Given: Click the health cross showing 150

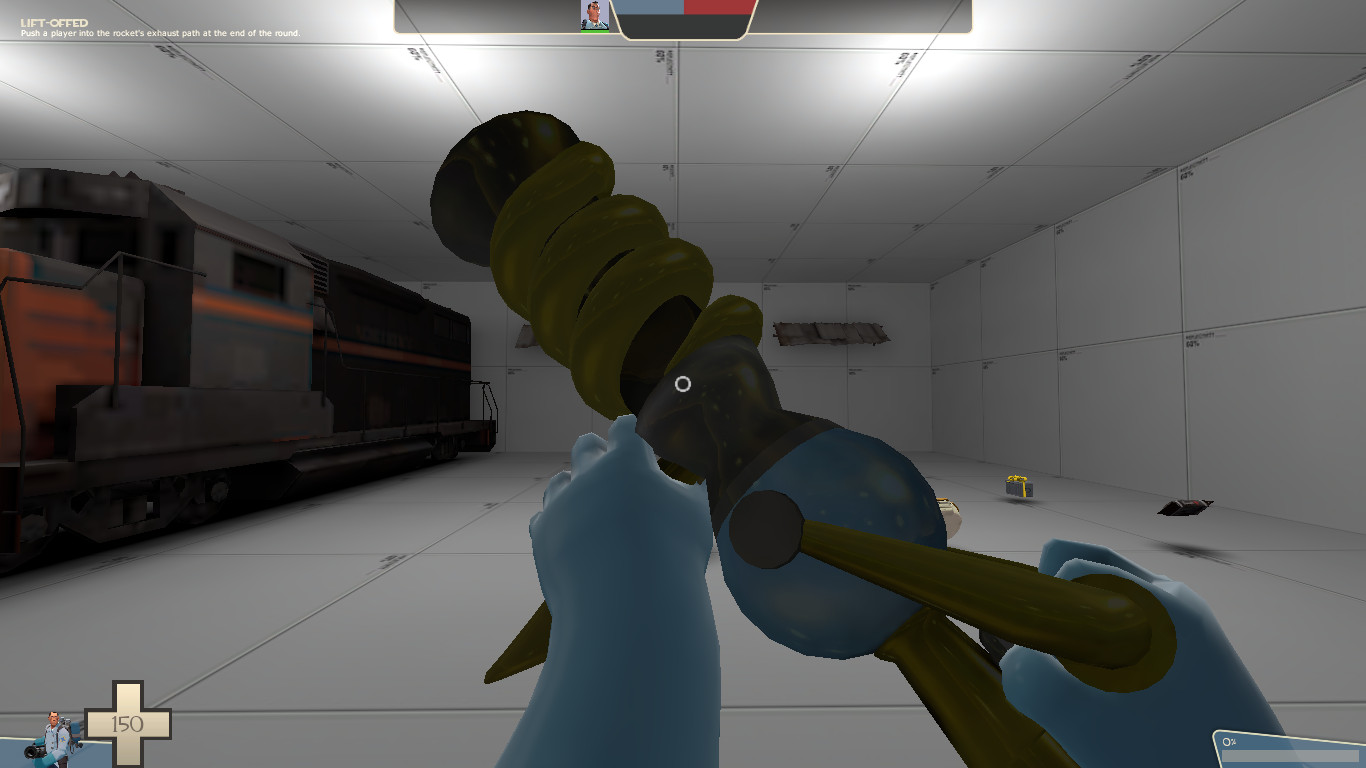Looking at the screenshot, I should coord(126,721).
